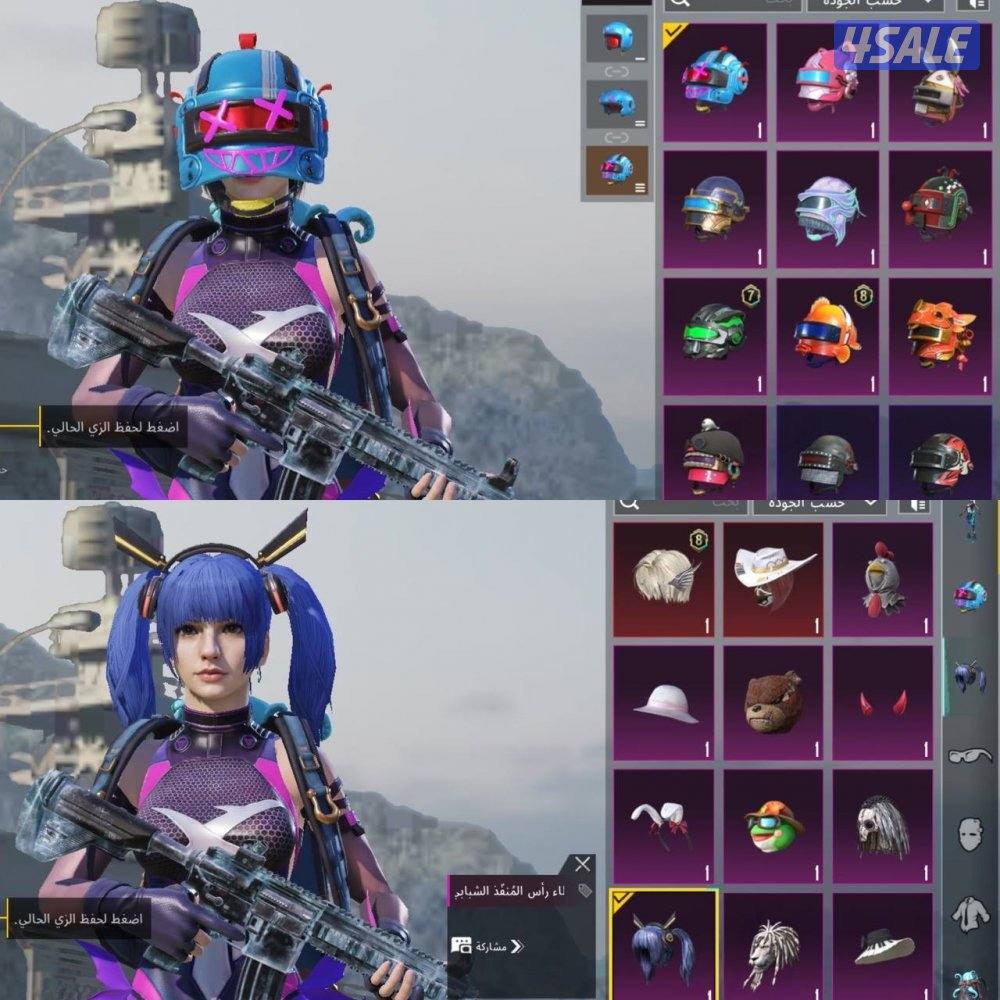This screenshot has width=1000, height=1000.
Task: Close the item info popup
Action: pyautogui.click(x=582, y=865)
